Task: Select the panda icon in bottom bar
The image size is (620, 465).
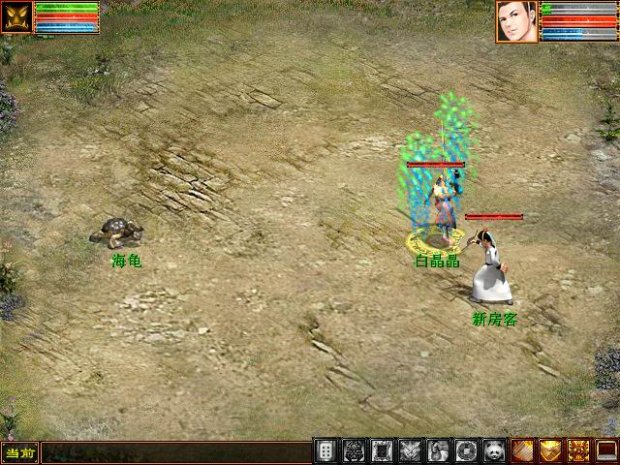Action: click(494, 452)
